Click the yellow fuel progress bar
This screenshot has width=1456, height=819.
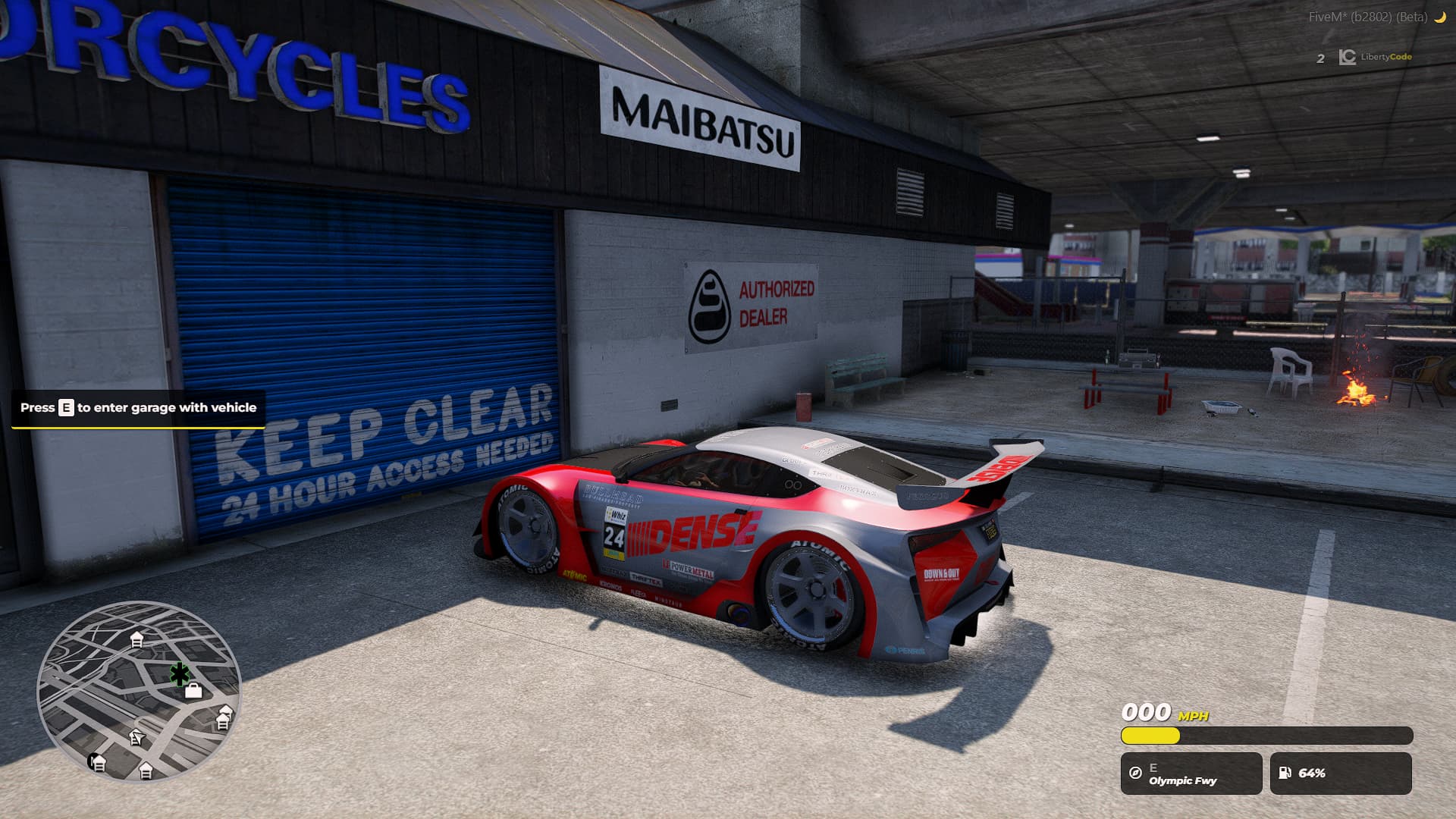point(1150,736)
